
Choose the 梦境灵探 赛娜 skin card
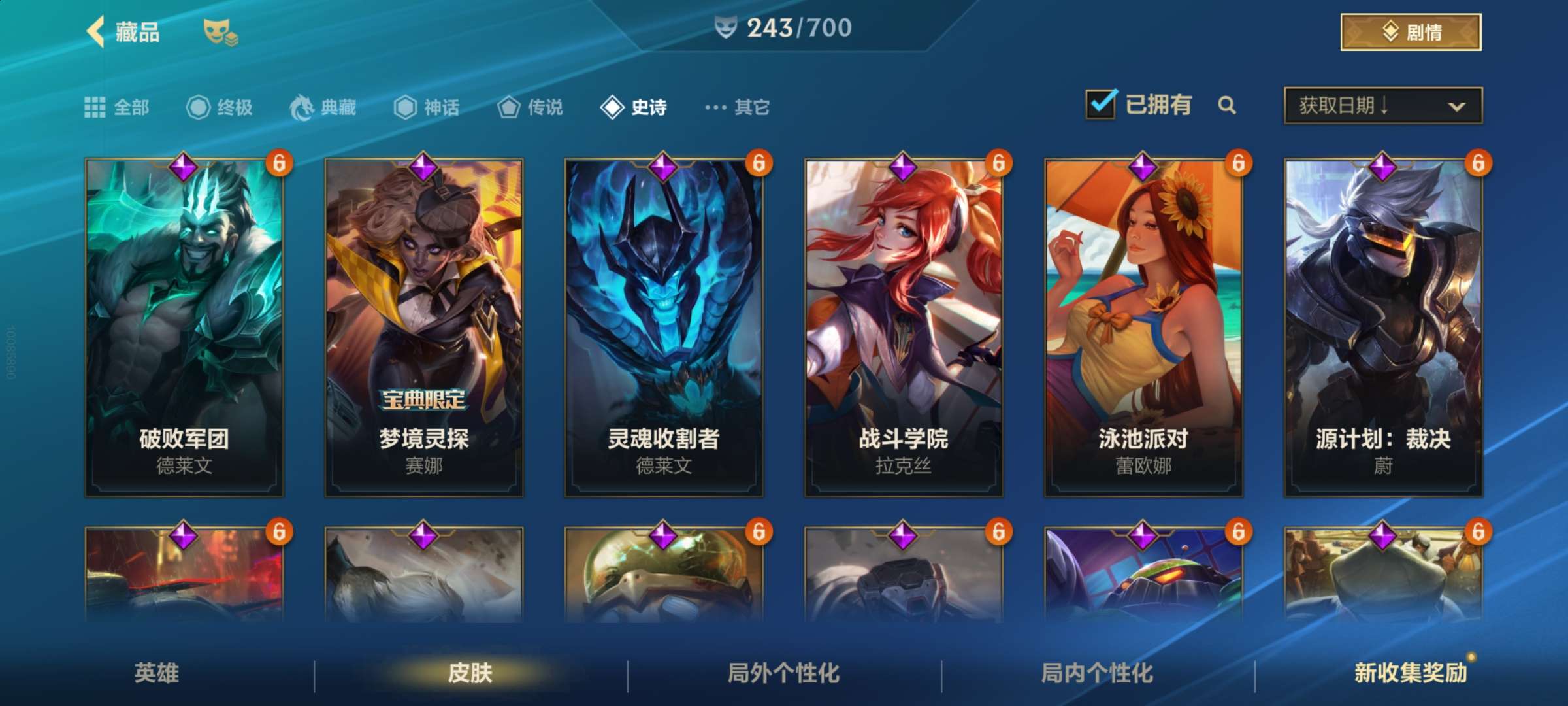point(424,327)
